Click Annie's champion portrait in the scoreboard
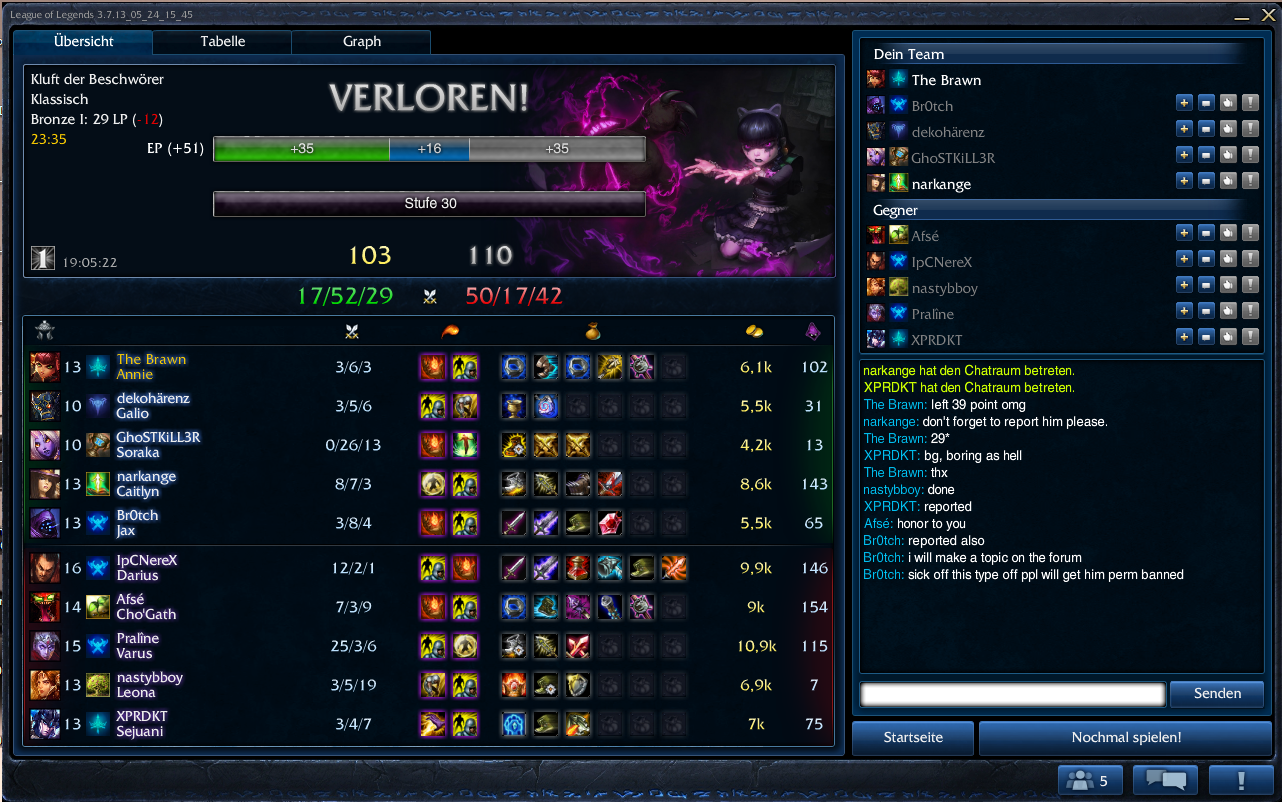1282x802 pixels. (x=43, y=366)
